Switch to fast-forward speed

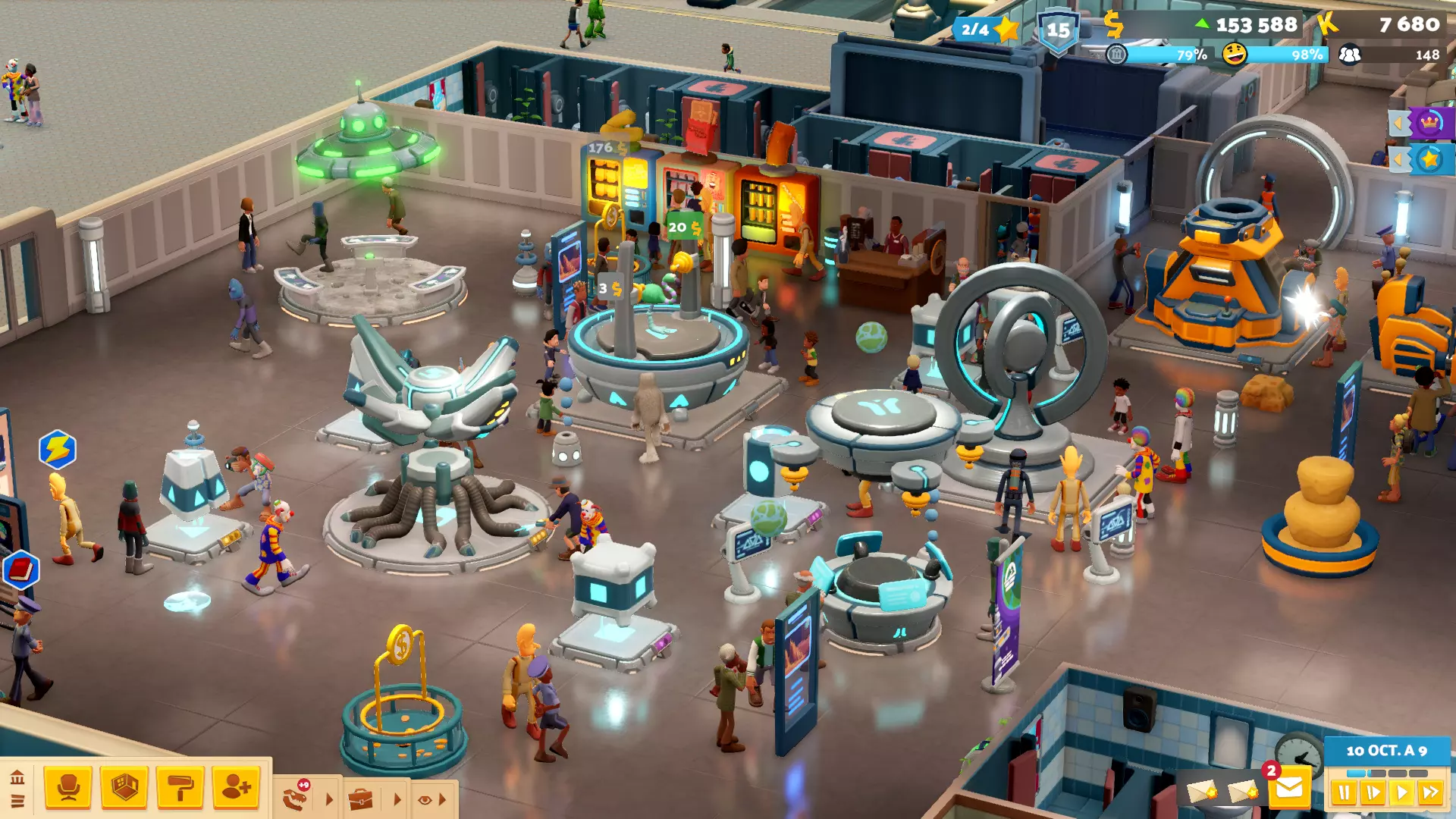1431,793
